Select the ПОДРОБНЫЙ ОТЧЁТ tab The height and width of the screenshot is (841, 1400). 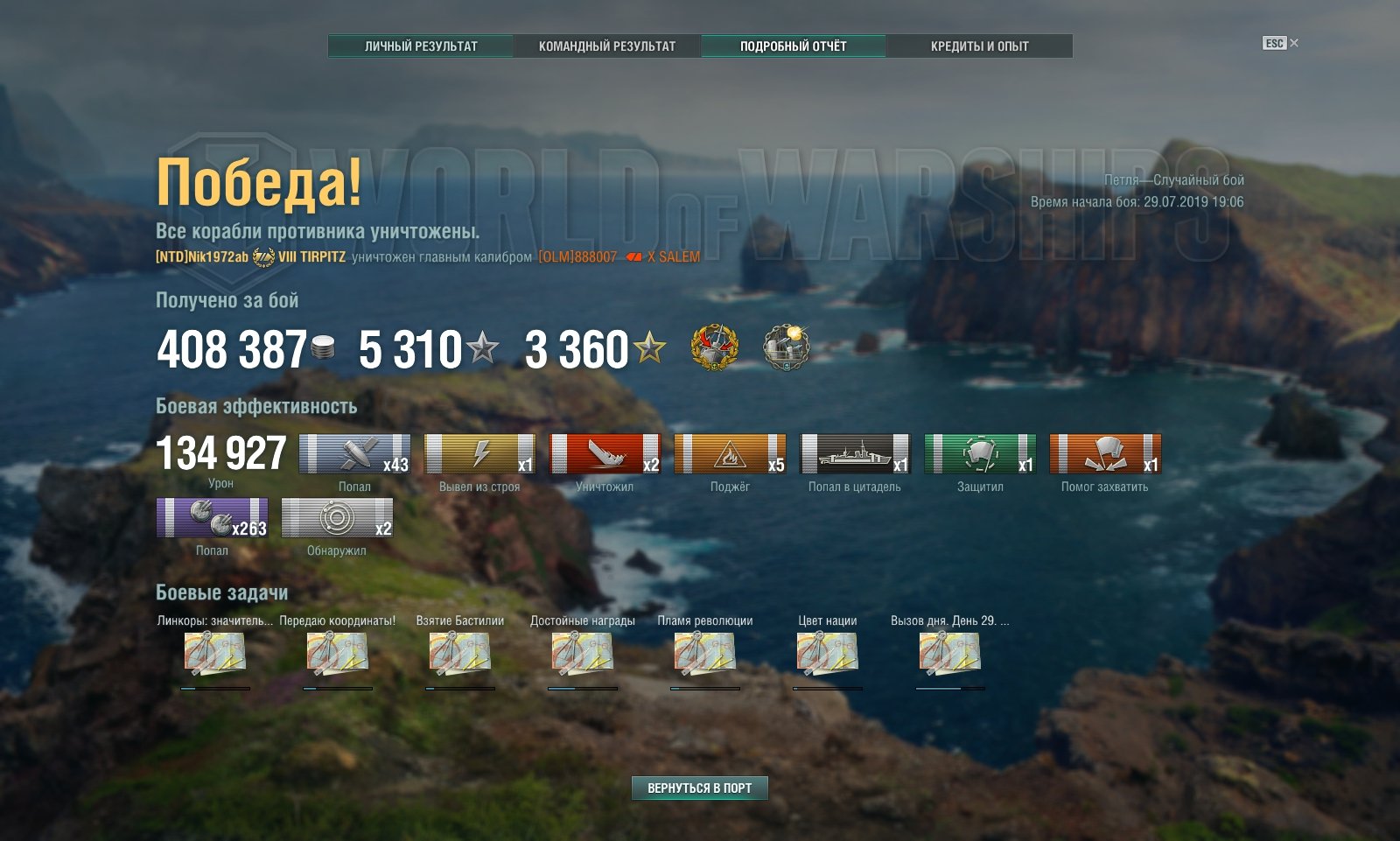pos(793,46)
